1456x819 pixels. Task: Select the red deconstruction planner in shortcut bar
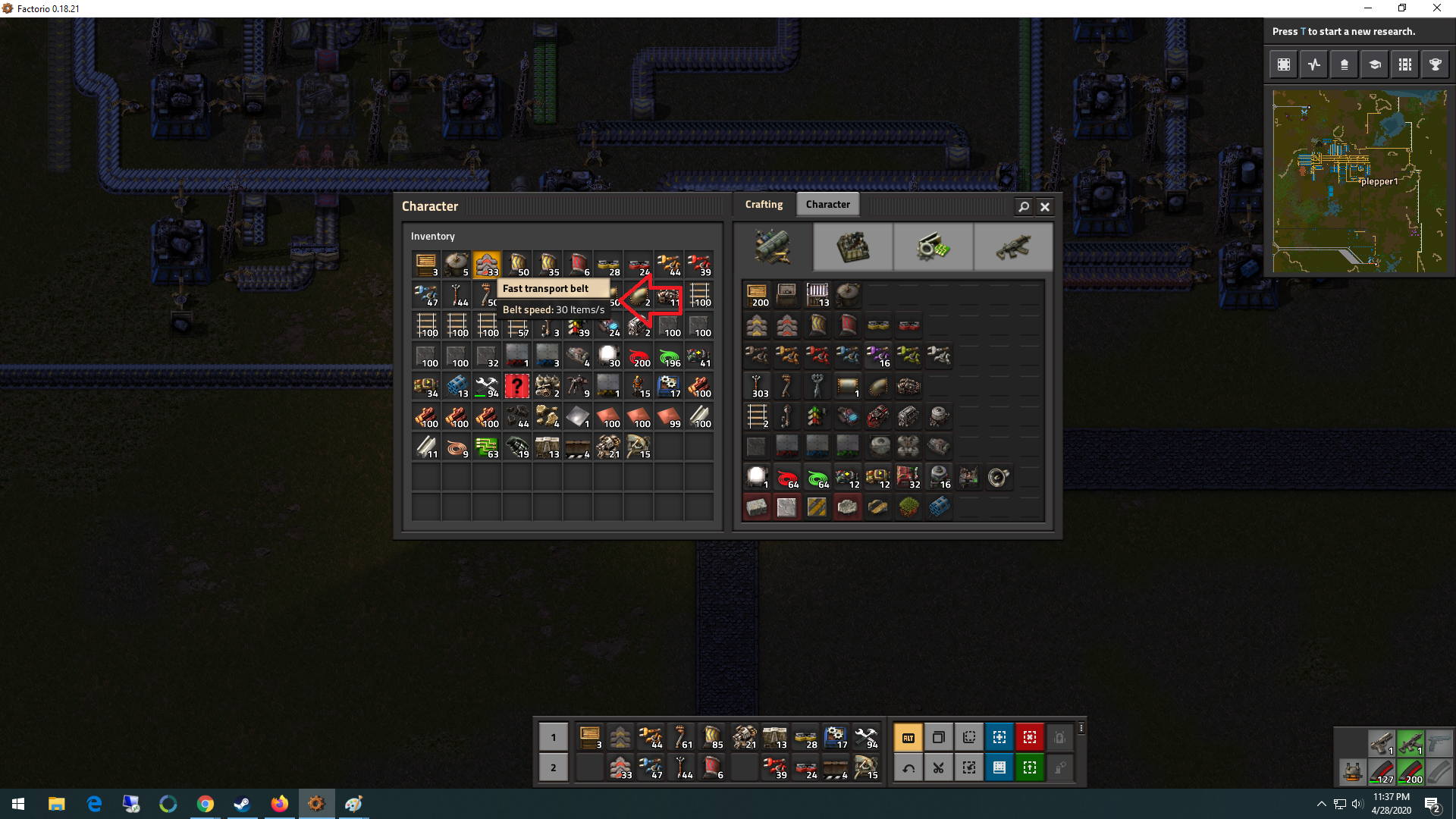pyautogui.click(x=1029, y=736)
